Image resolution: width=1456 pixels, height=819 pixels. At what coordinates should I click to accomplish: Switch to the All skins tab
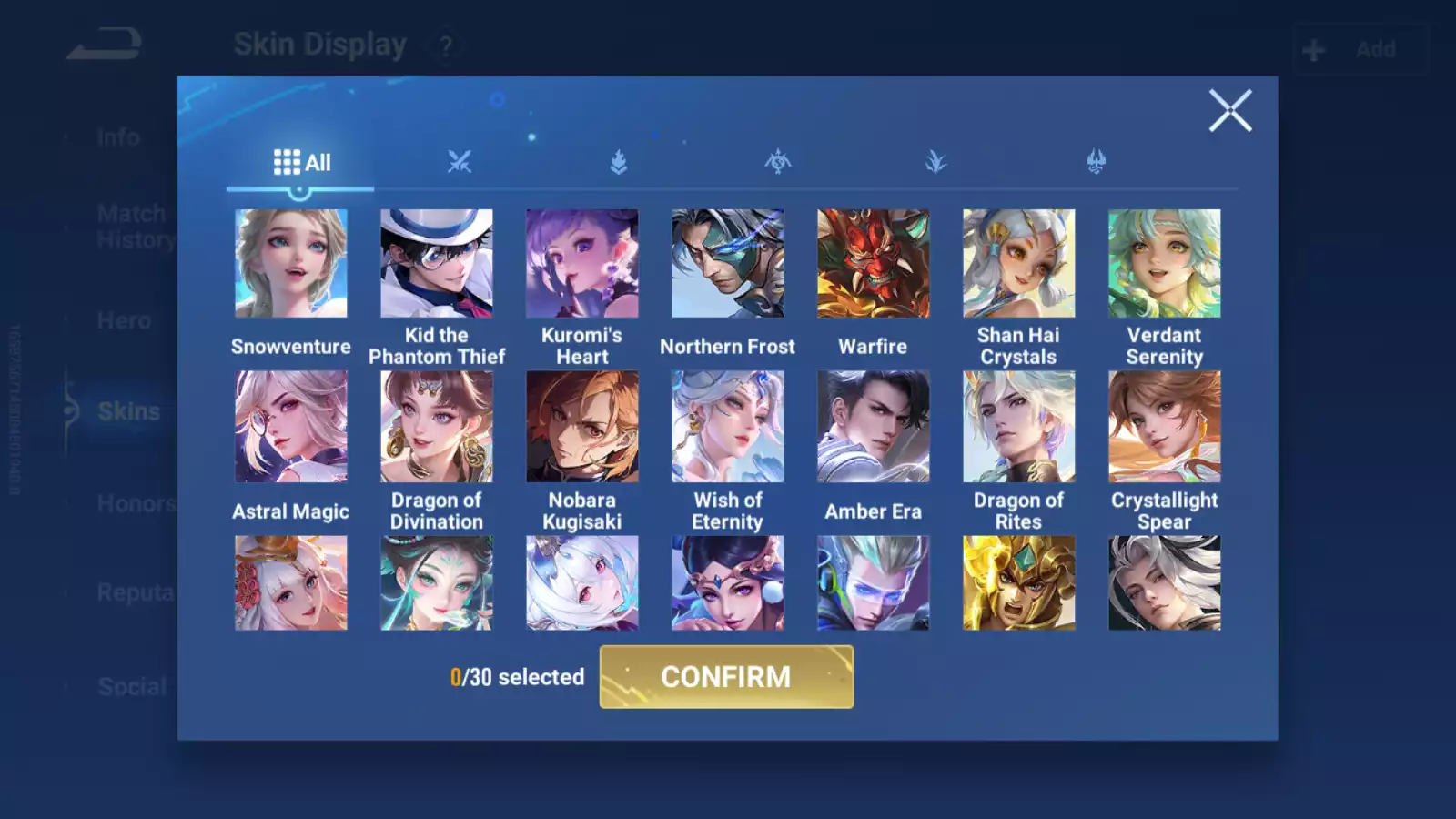coord(301,163)
